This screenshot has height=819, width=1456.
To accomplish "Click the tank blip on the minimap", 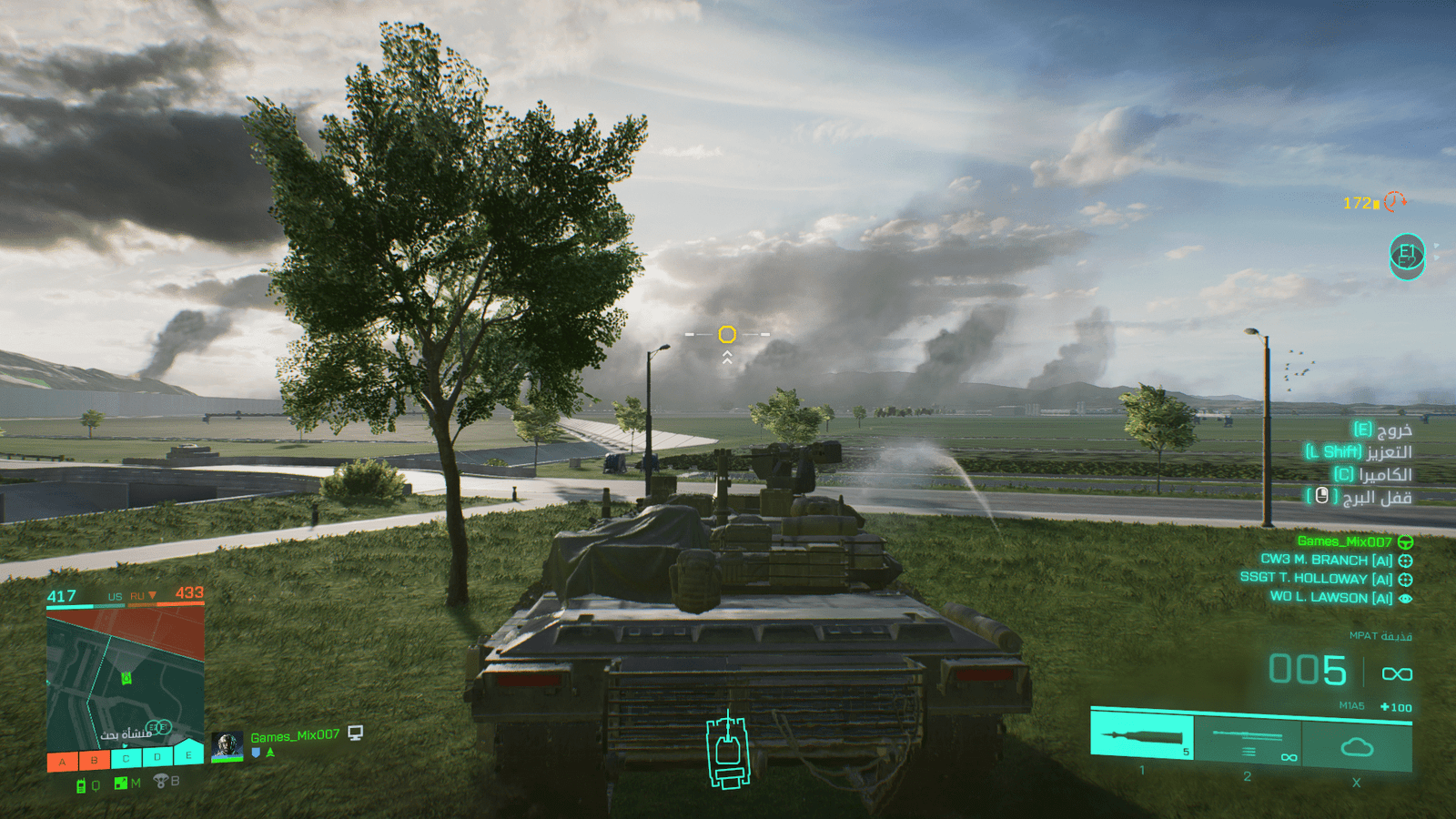I will (126, 678).
